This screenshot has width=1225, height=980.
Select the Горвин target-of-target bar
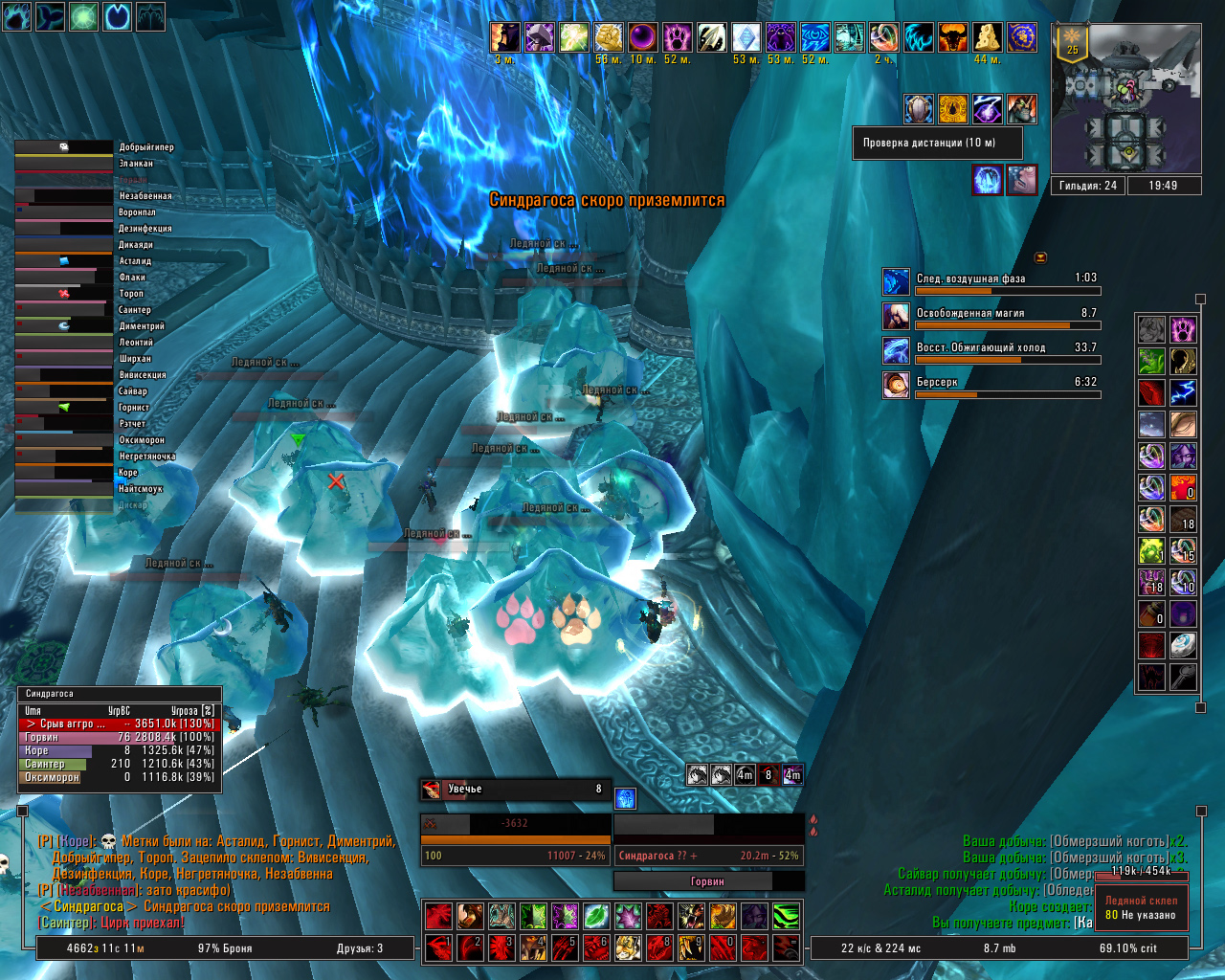[x=708, y=881]
